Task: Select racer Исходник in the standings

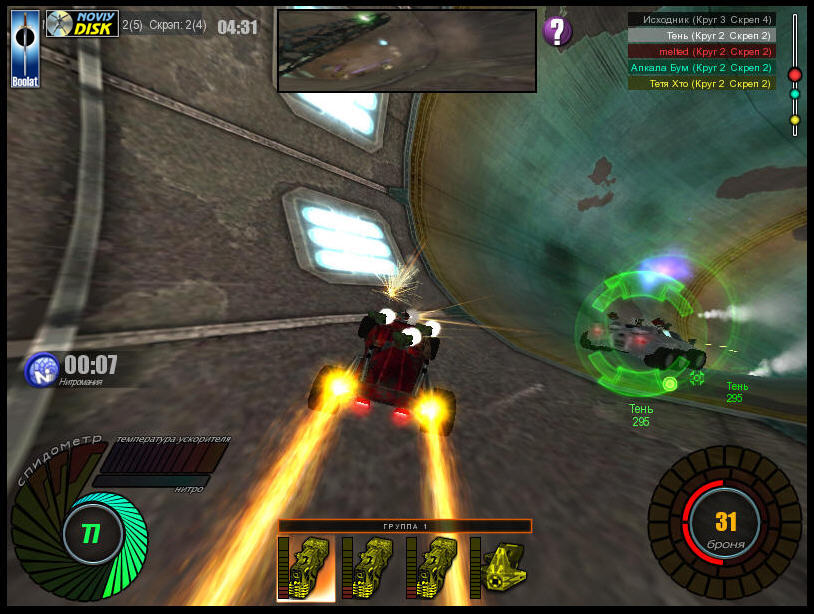Action: point(701,19)
